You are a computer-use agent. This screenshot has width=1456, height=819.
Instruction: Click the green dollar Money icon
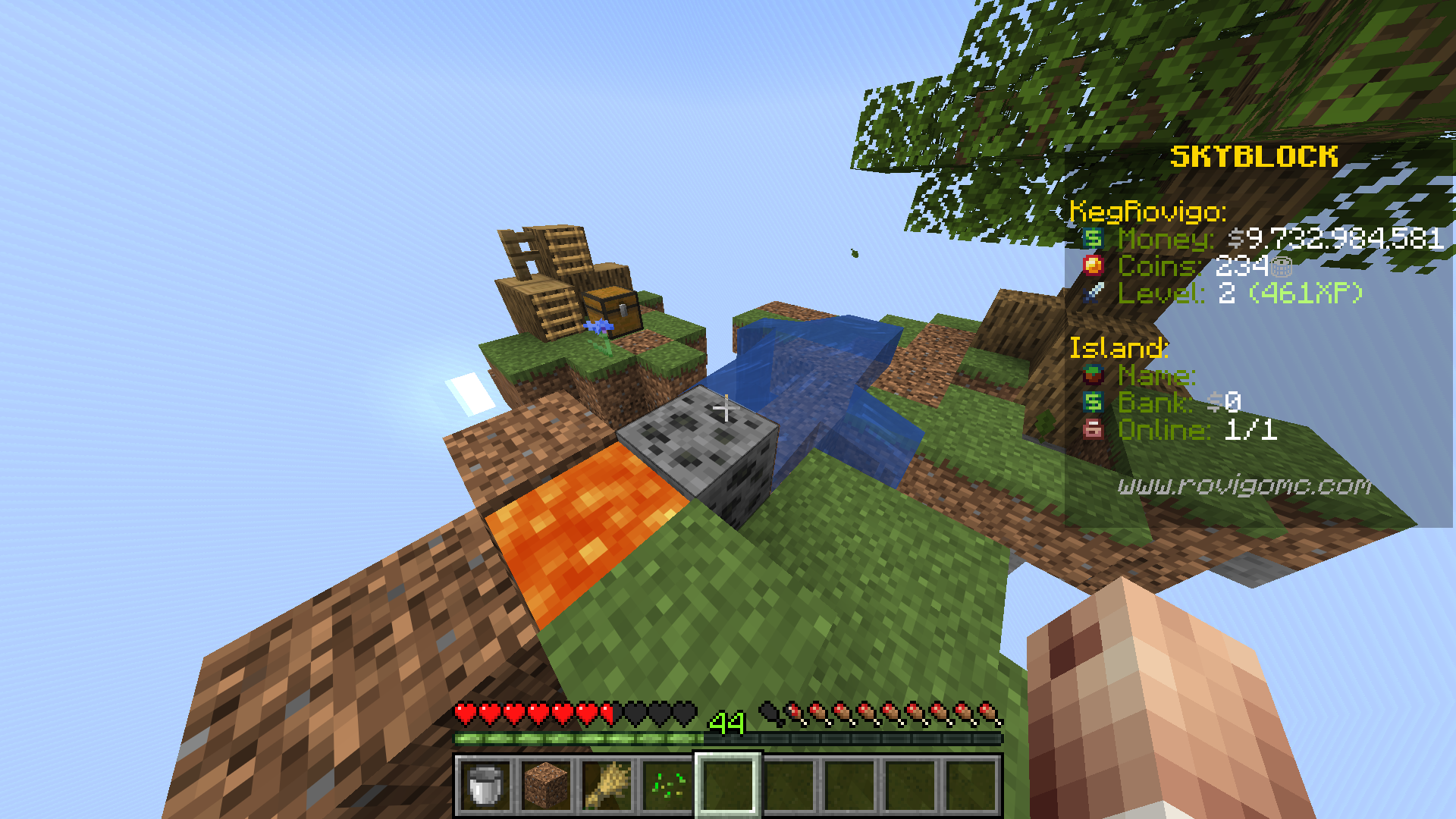coord(1092,240)
